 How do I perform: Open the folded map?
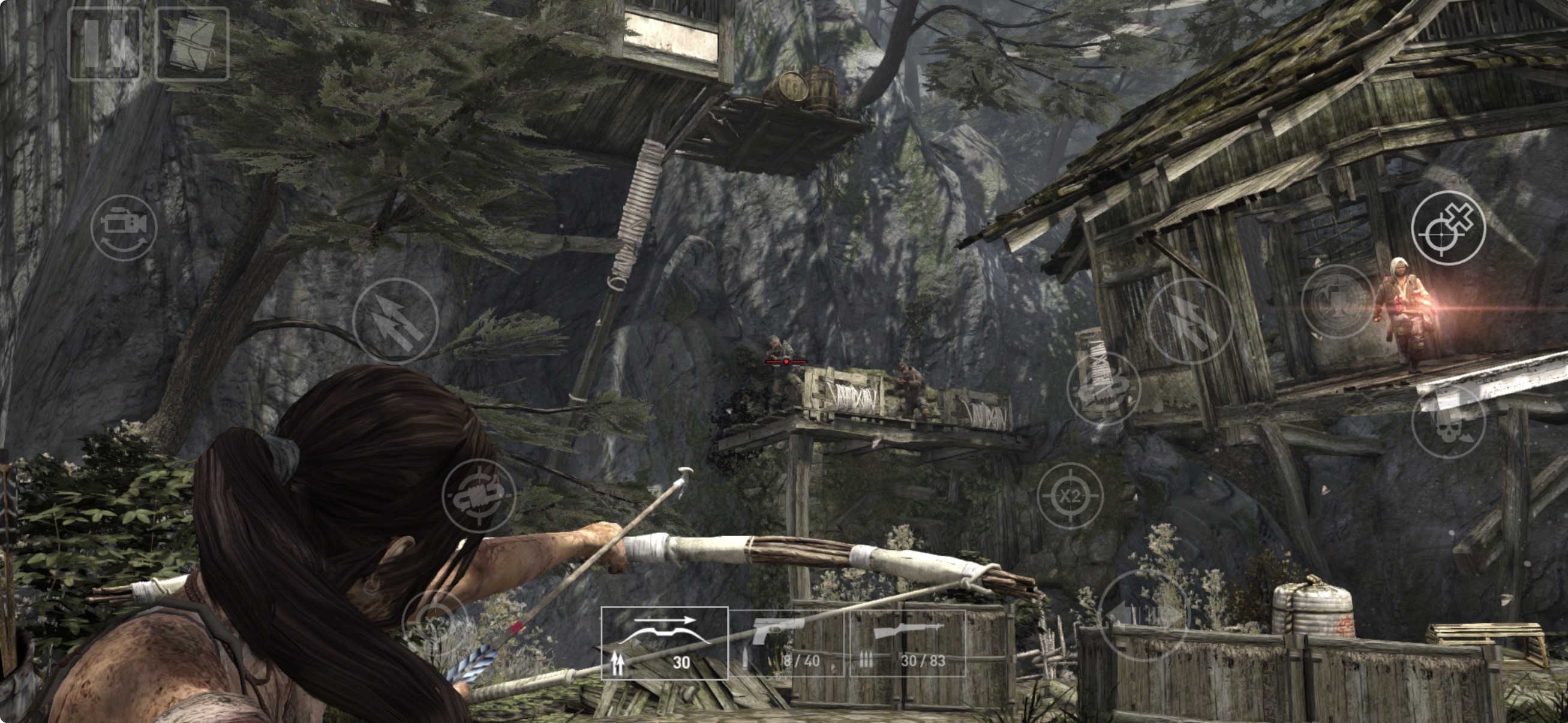point(192,44)
